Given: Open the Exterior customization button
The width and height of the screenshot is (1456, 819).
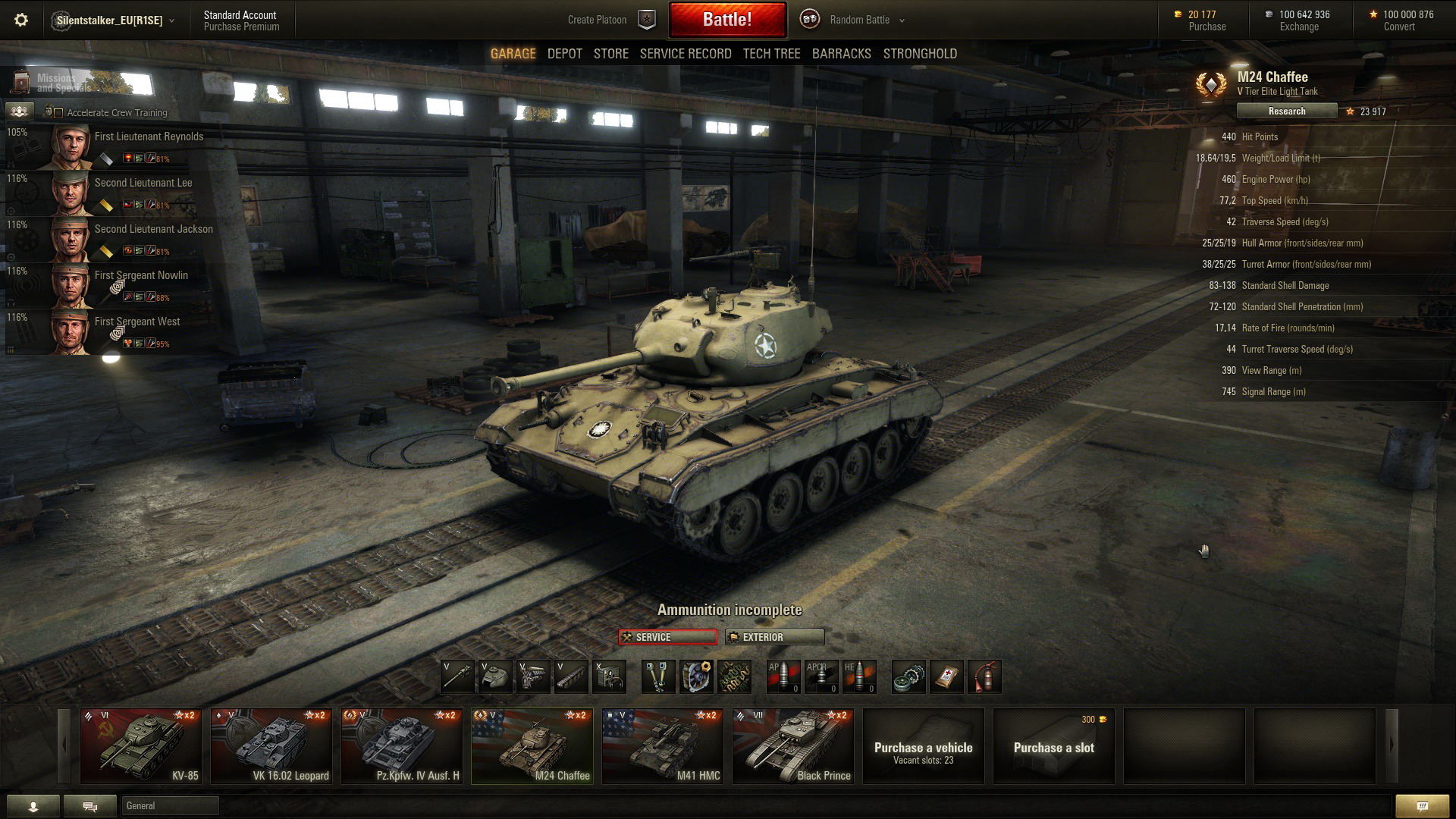Looking at the screenshot, I should coord(774,637).
